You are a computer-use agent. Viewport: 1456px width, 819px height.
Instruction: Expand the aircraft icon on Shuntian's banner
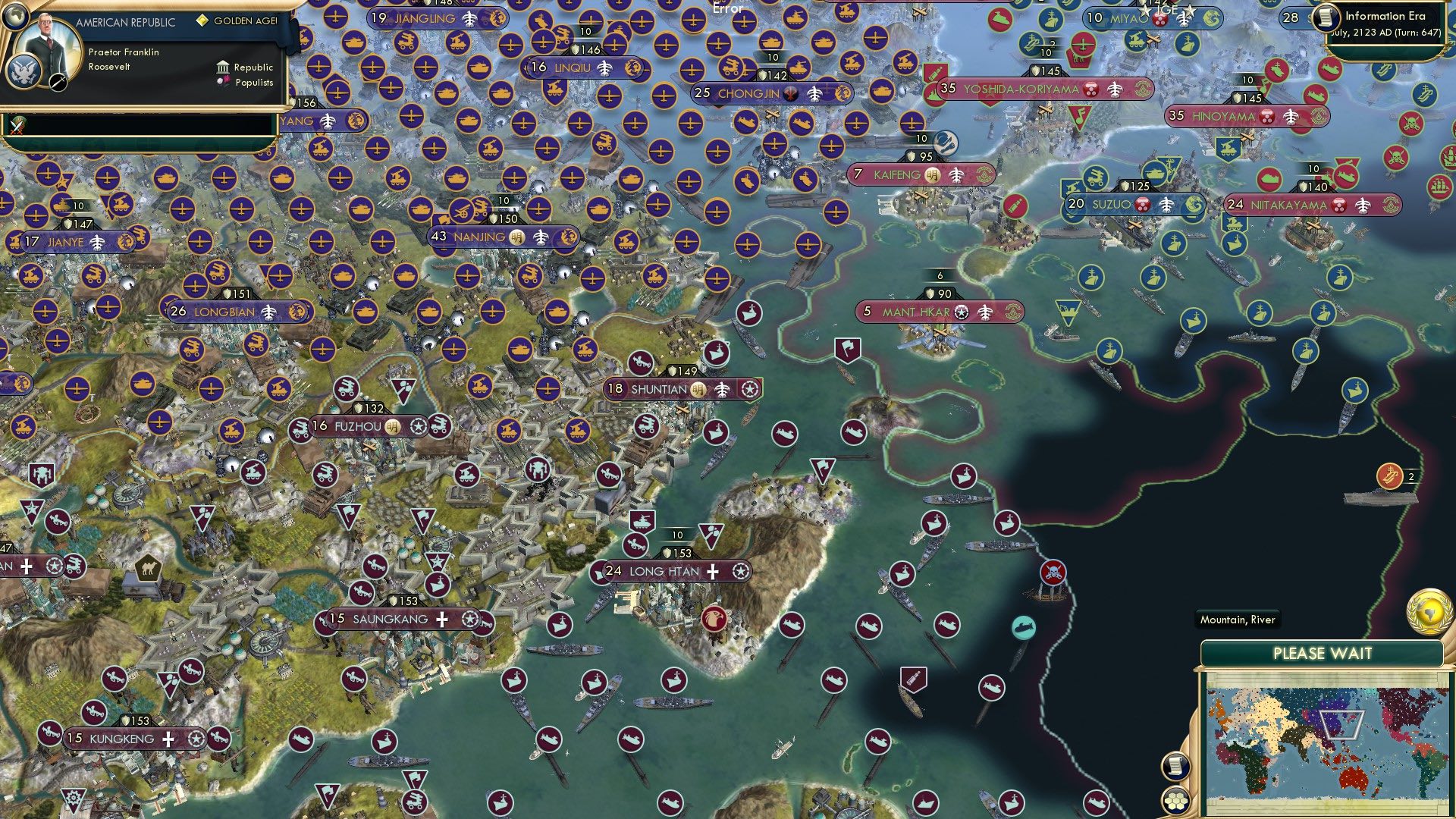[720, 389]
